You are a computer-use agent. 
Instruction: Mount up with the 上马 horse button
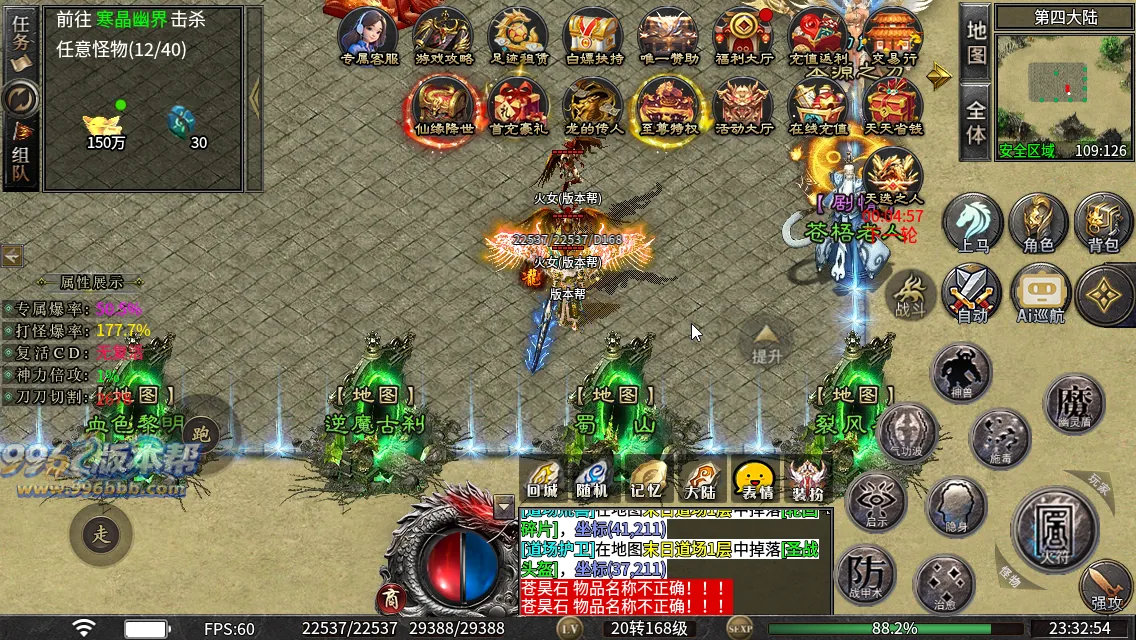pos(972,222)
